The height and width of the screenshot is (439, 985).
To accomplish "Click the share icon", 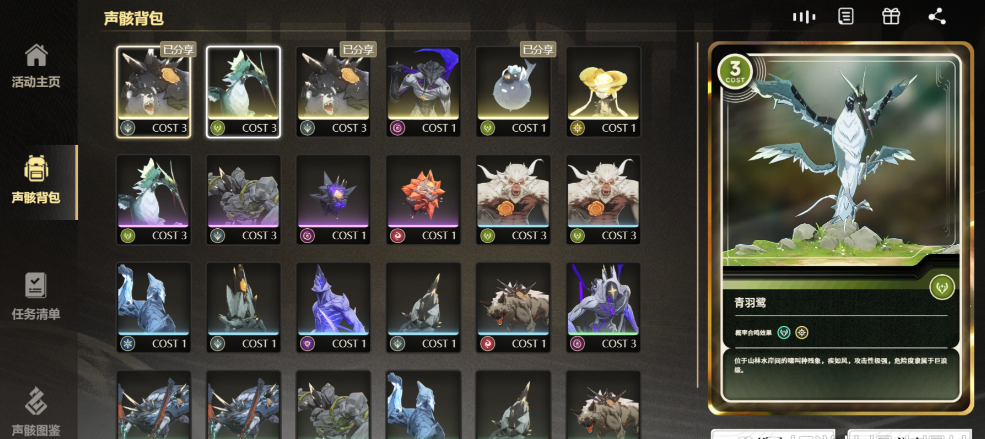I will 936,17.
